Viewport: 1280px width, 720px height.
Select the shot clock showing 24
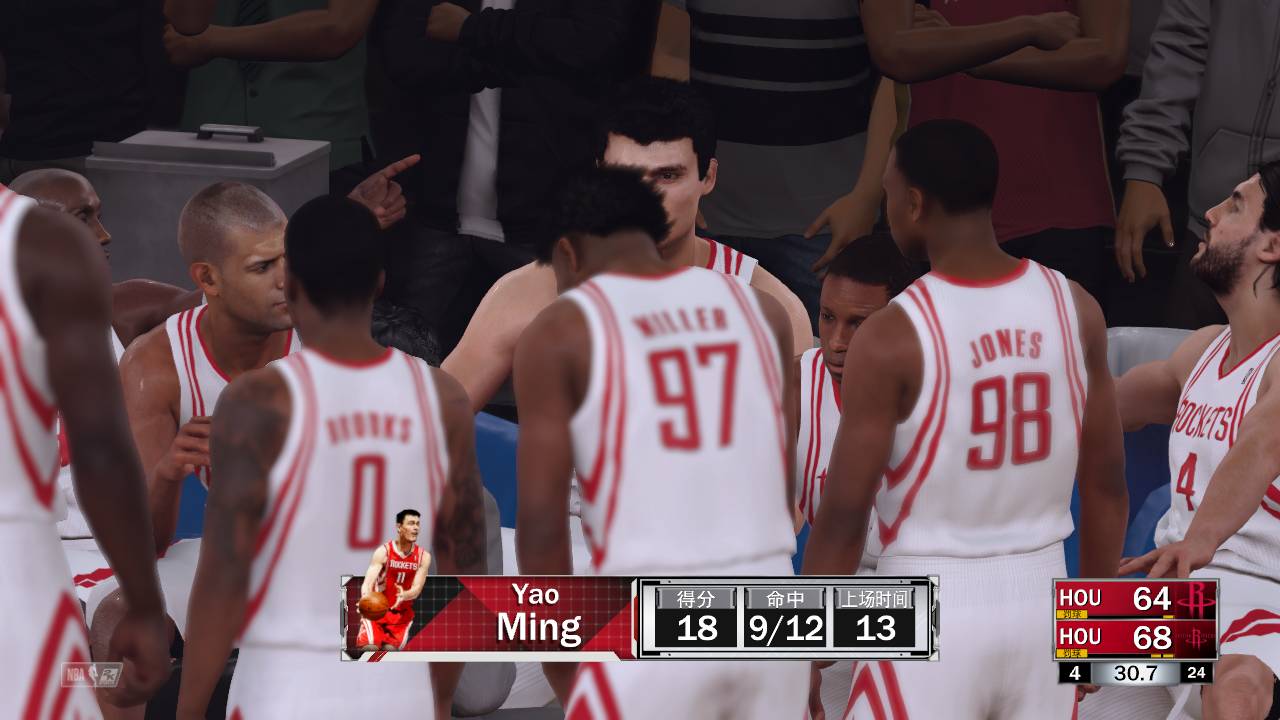pyautogui.click(x=1197, y=672)
